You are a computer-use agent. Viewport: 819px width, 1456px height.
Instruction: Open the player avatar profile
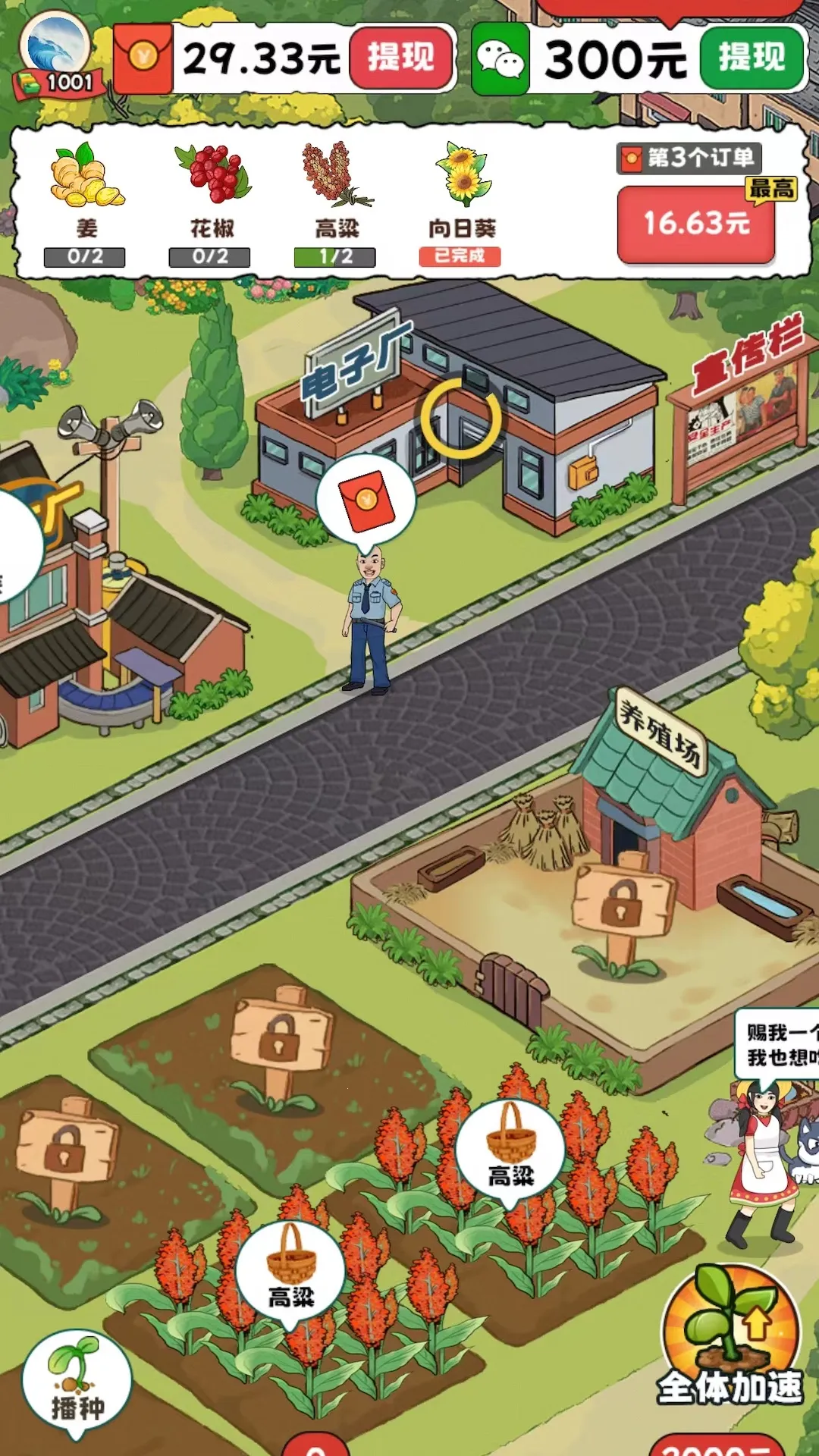55,50
